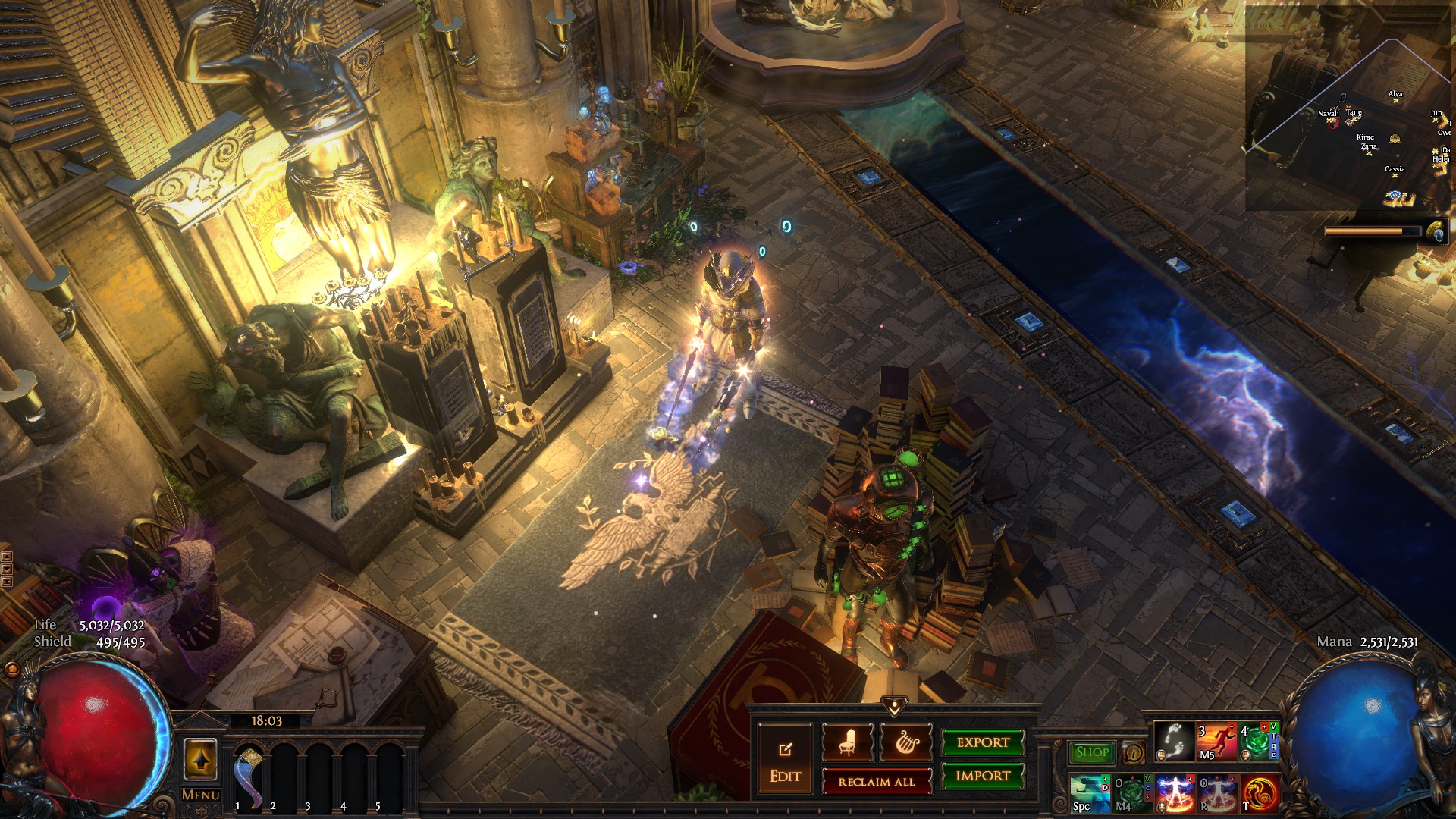Select the green swirl skill numbered 4

(1257, 742)
